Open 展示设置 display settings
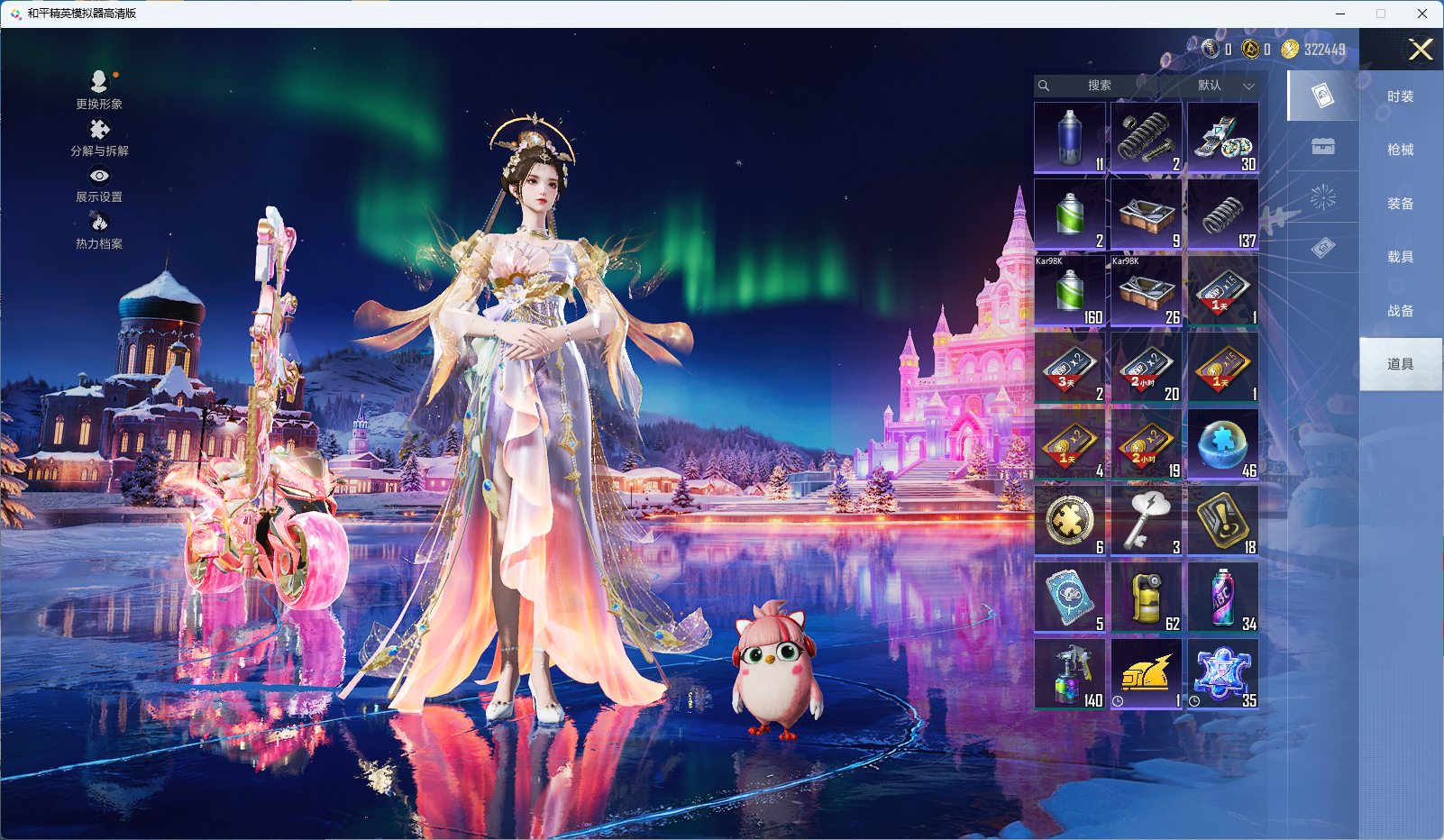This screenshot has height=840, width=1444. point(99,185)
